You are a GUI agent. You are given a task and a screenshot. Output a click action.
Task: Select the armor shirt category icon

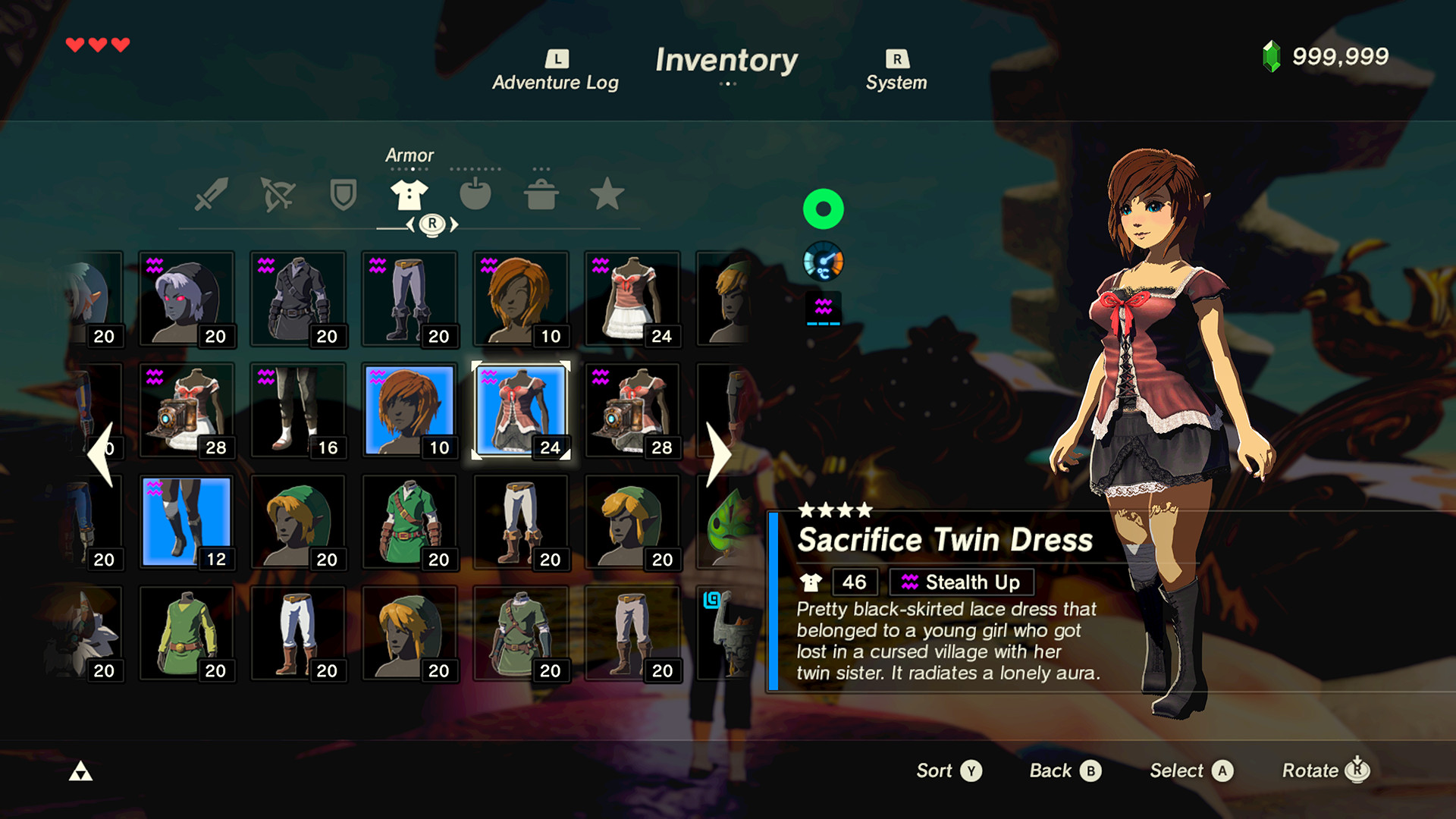click(x=409, y=195)
